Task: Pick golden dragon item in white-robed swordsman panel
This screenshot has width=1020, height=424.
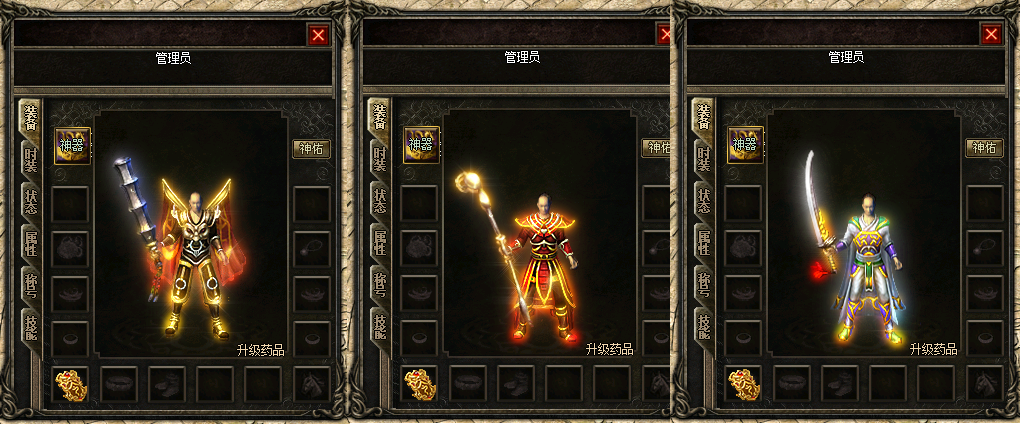Action: pyautogui.click(x=744, y=383)
